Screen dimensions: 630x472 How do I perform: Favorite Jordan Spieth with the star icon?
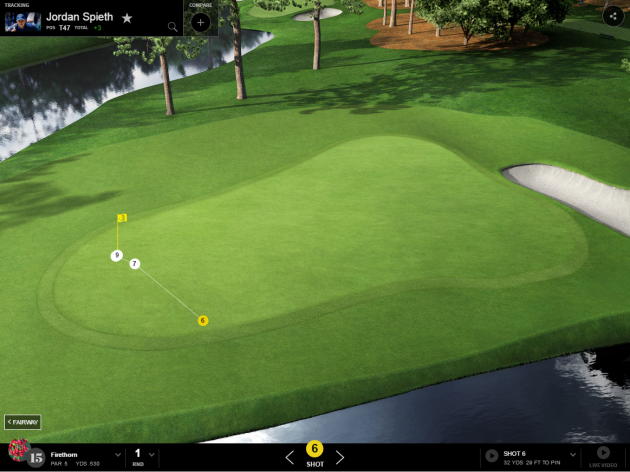127,18
